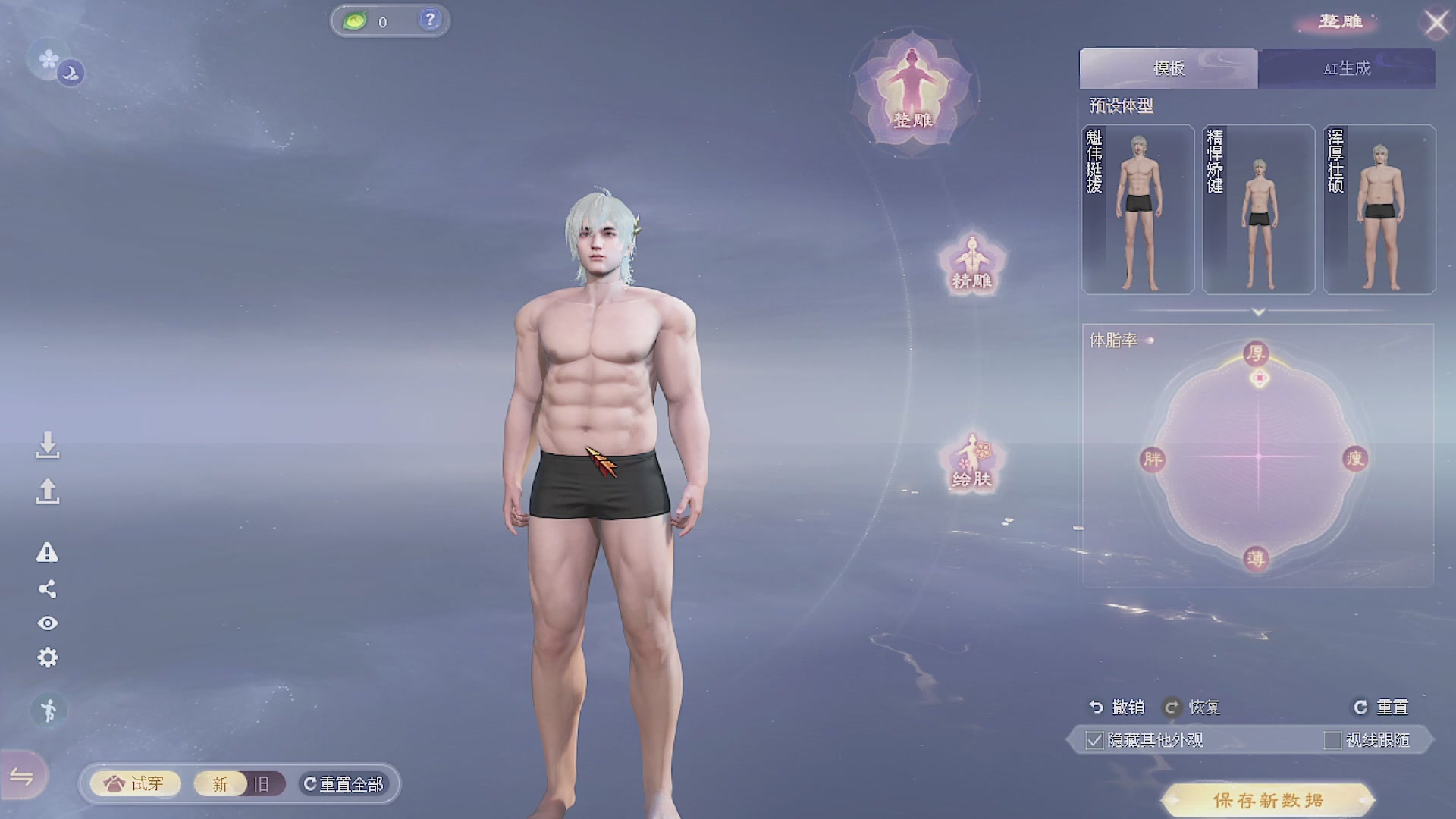1456x819 pixels.
Task: Choose the 浑厚壮硕 body preset
Action: 1379,209
